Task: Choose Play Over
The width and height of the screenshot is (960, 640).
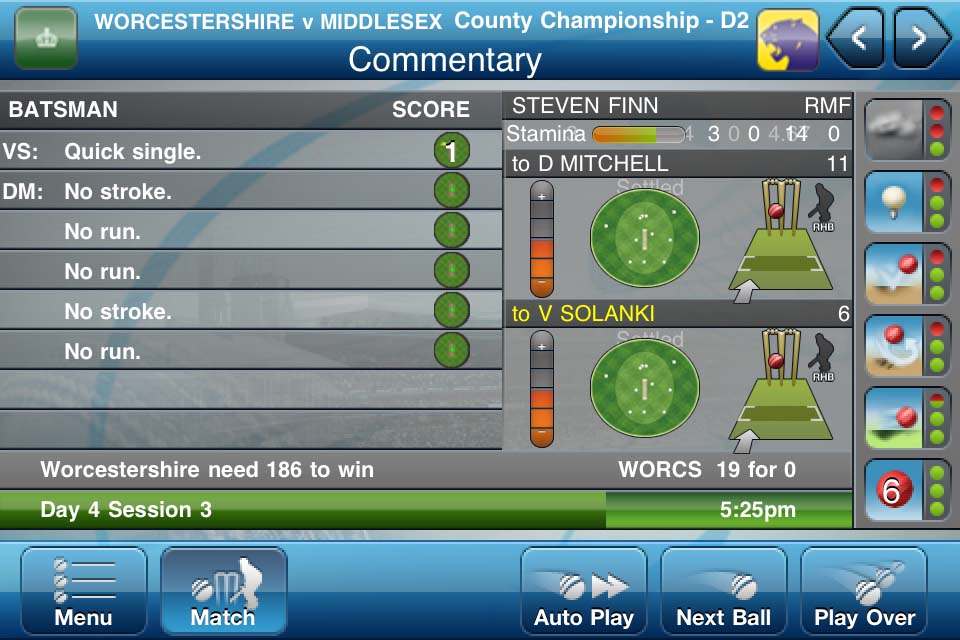Action: (x=864, y=592)
